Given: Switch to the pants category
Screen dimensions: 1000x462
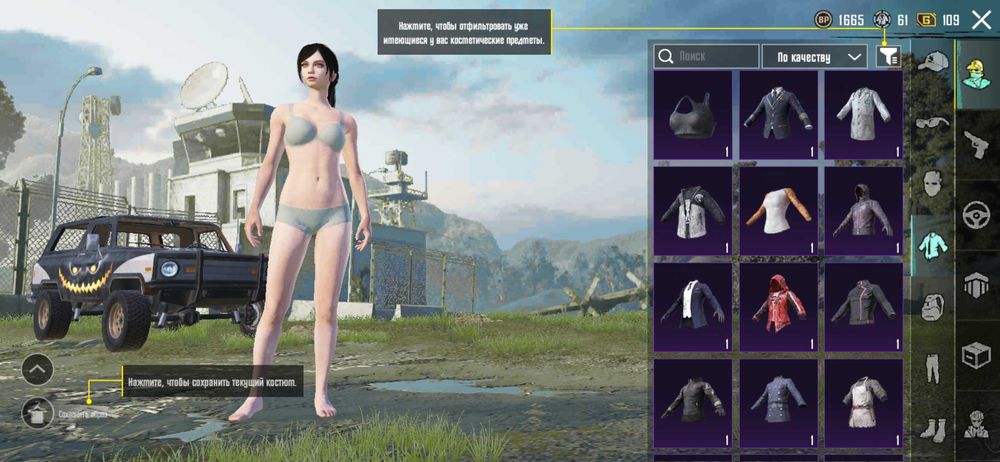Looking at the screenshot, I should pyautogui.click(x=932, y=367).
